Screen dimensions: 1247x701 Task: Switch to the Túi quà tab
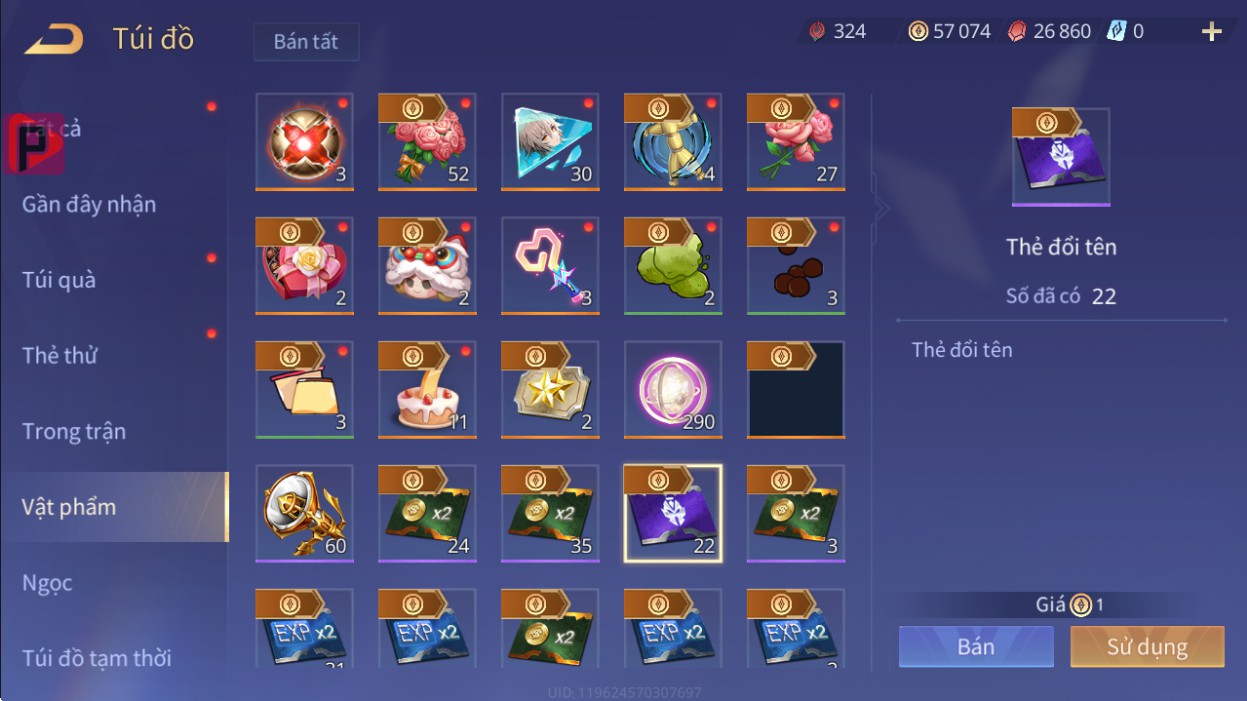coord(59,280)
